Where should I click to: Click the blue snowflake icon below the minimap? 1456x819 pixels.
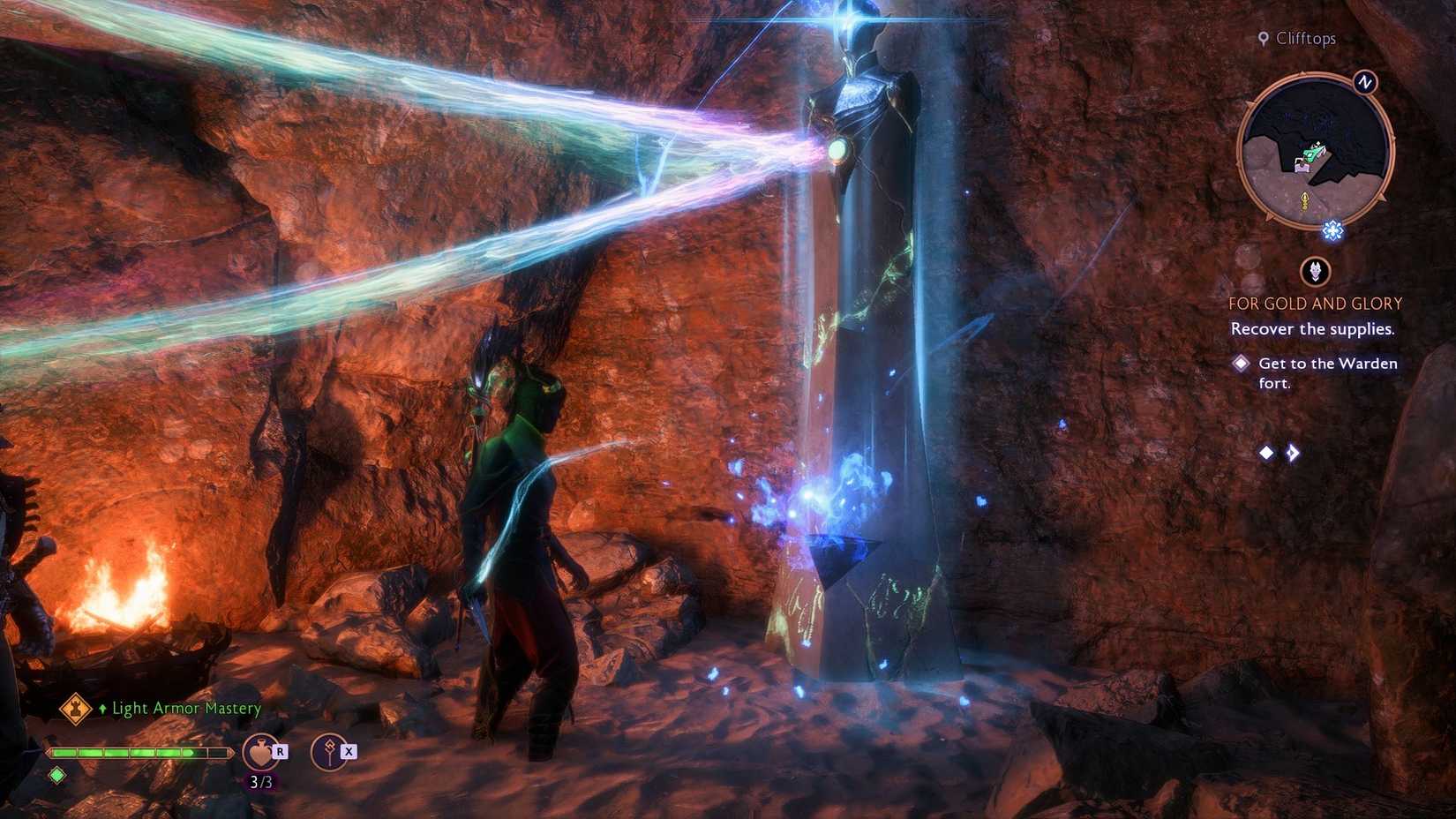click(x=1332, y=230)
